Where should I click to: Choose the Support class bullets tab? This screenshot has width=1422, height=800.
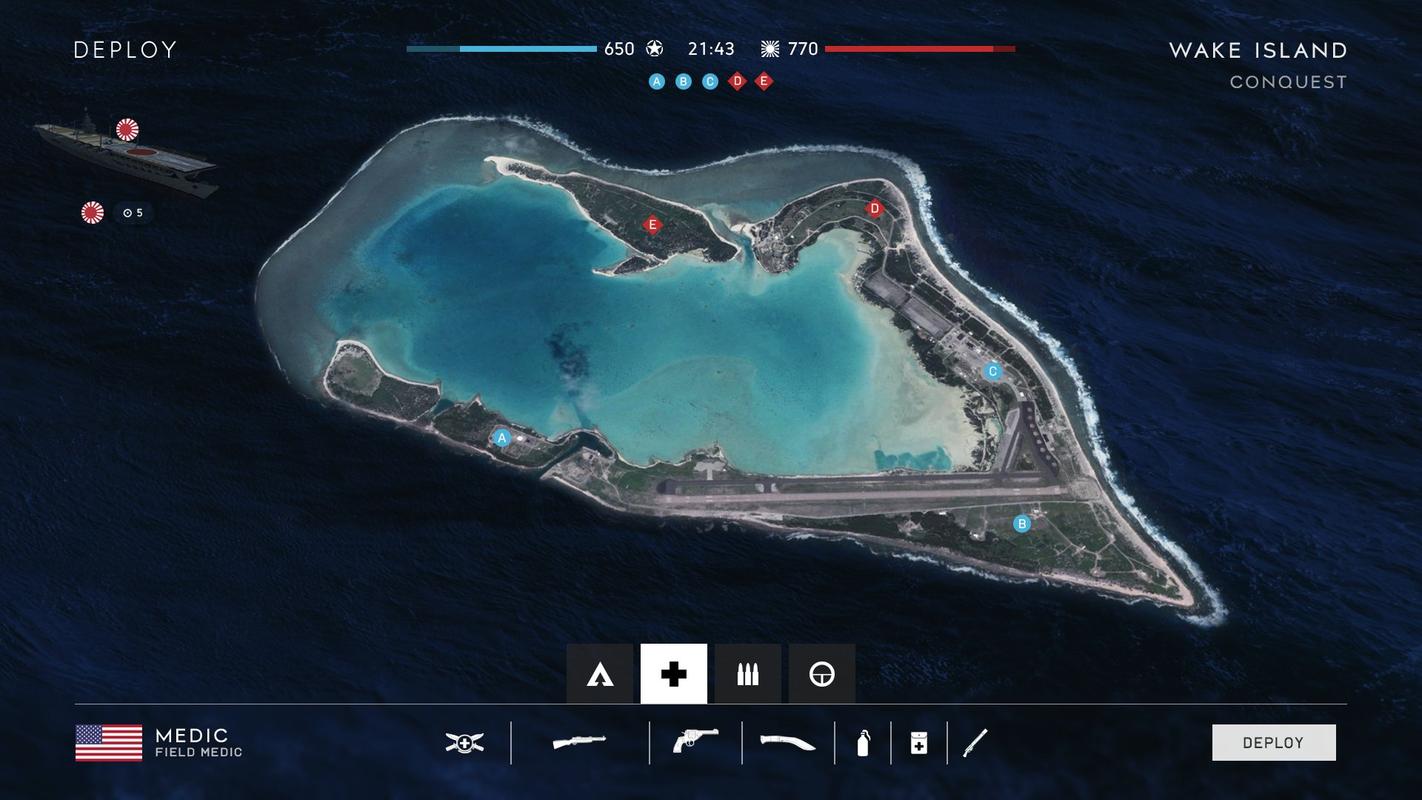click(748, 675)
